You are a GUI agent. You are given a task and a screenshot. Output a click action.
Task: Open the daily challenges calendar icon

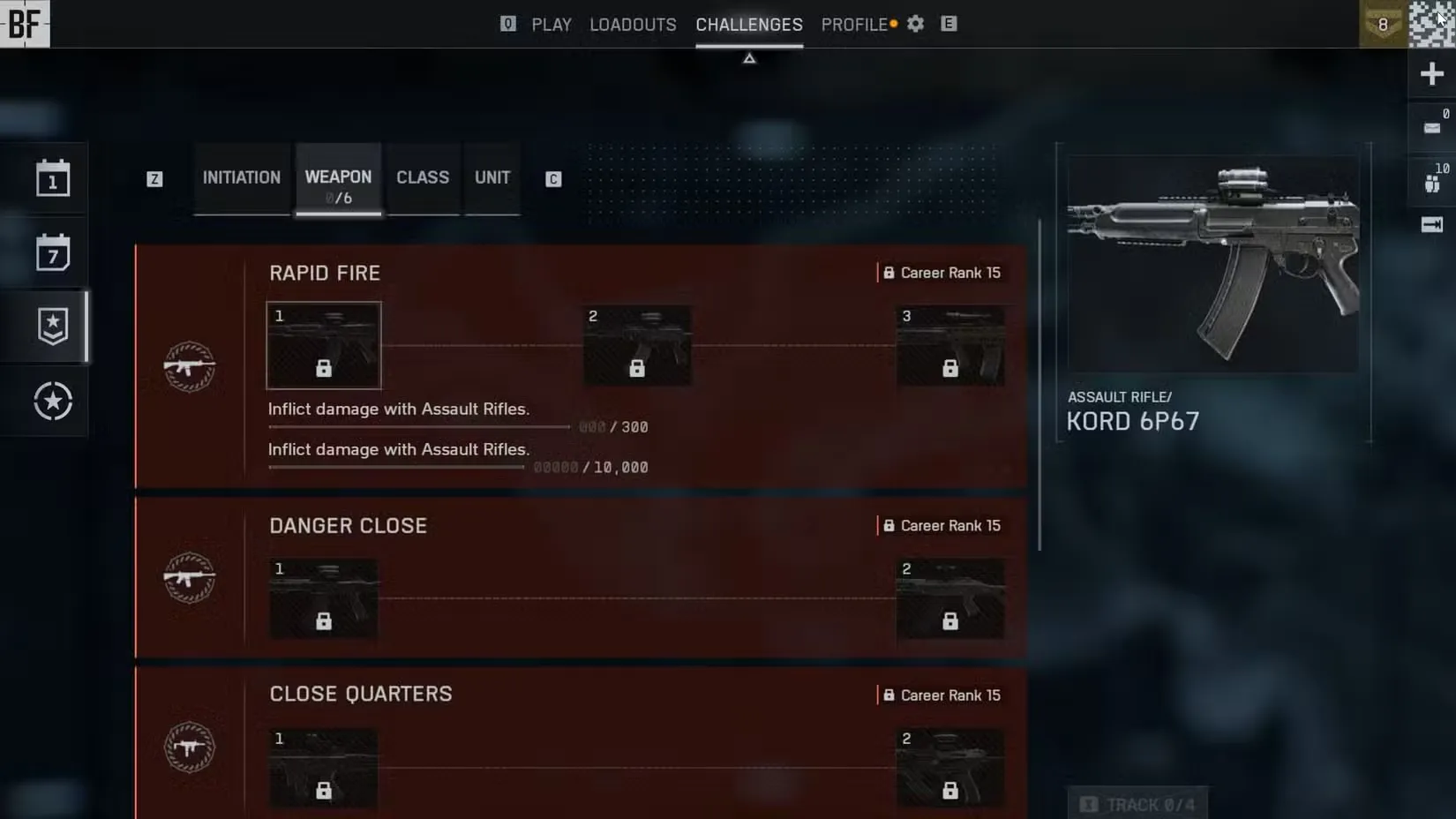coord(53,179)
